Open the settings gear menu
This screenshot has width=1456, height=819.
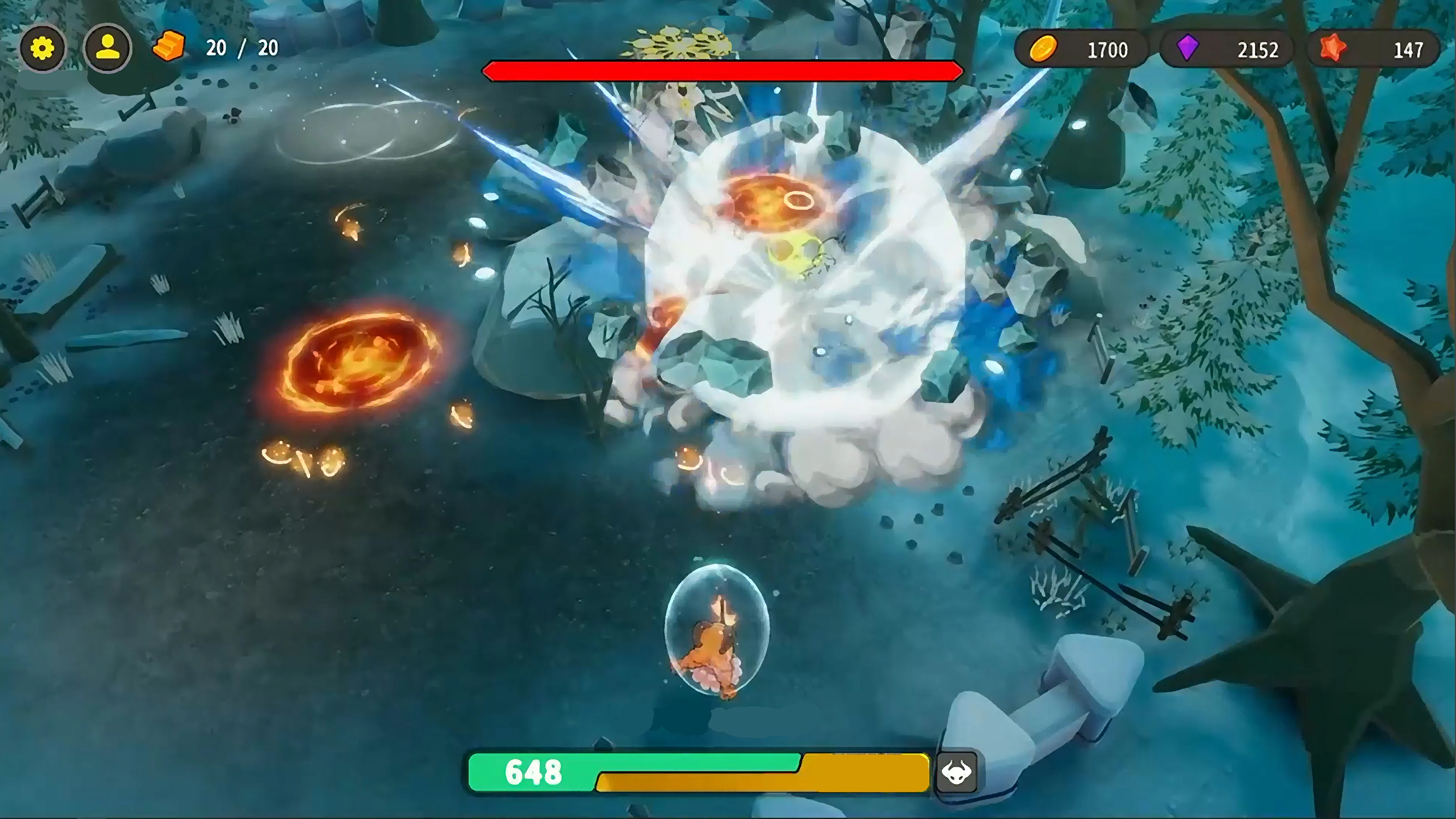(42, 48)
